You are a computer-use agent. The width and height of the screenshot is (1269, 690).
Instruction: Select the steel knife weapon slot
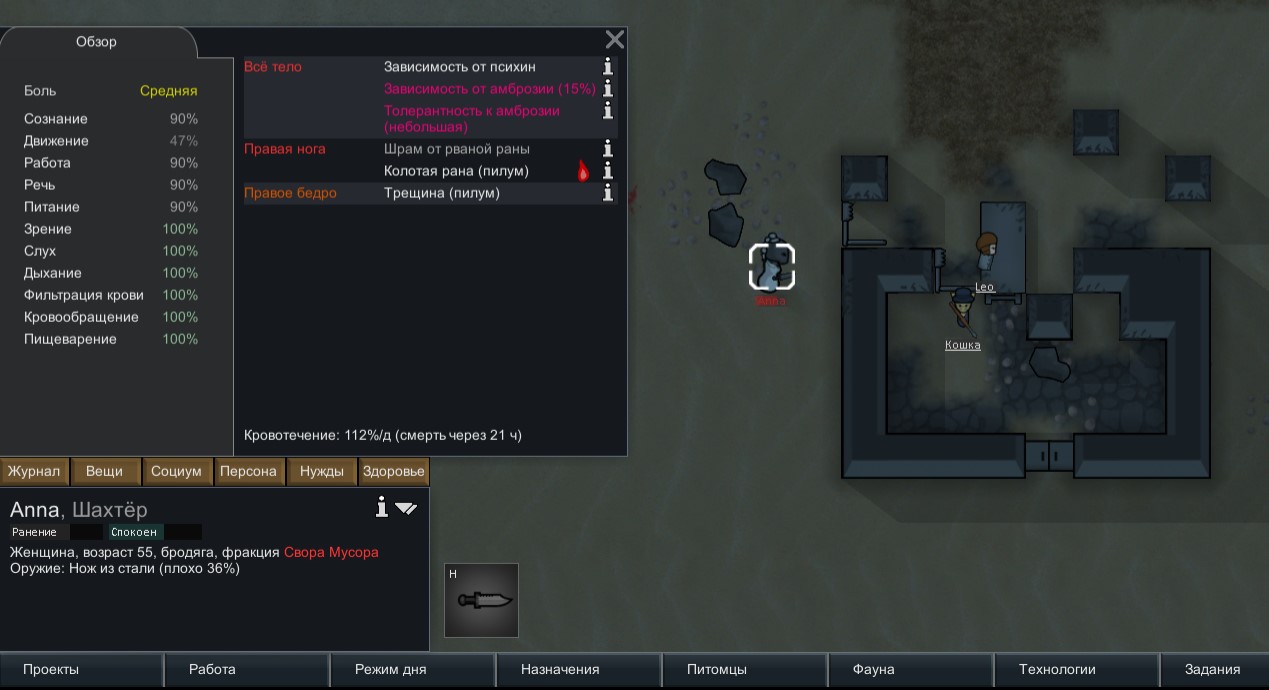[x=482, y=600]
